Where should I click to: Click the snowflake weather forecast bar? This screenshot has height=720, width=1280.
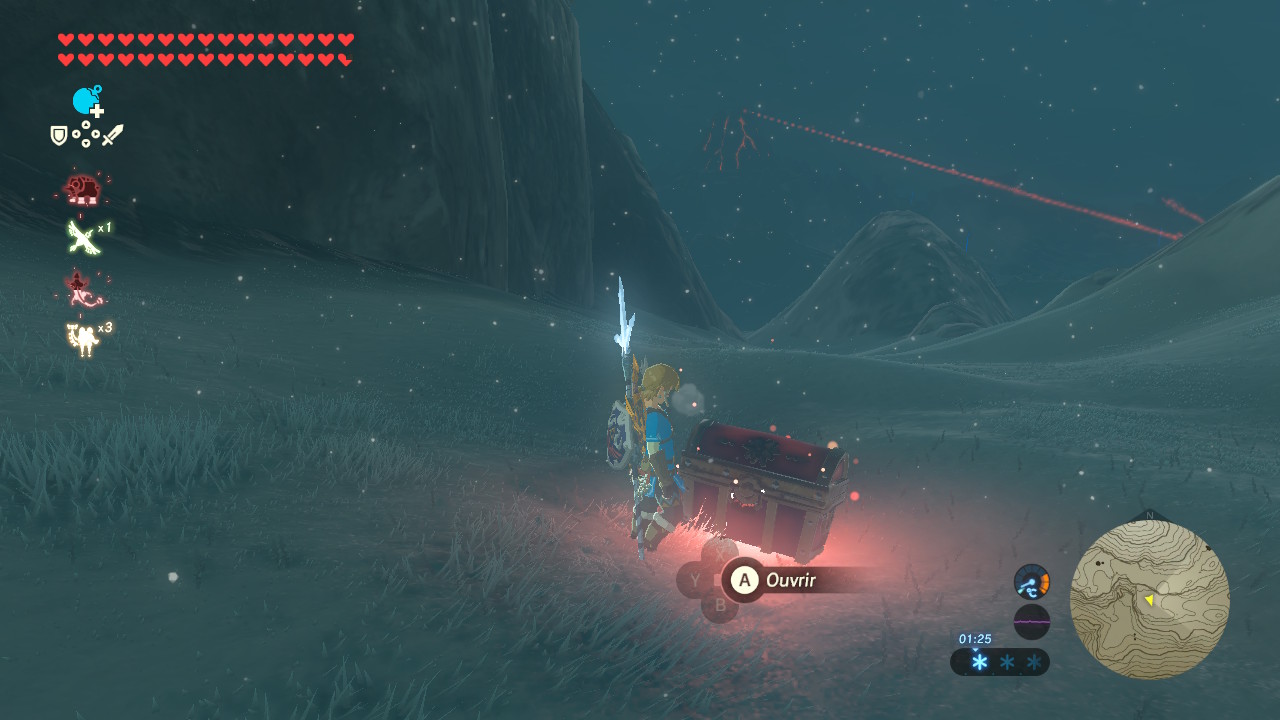(x=1000, y=662)
